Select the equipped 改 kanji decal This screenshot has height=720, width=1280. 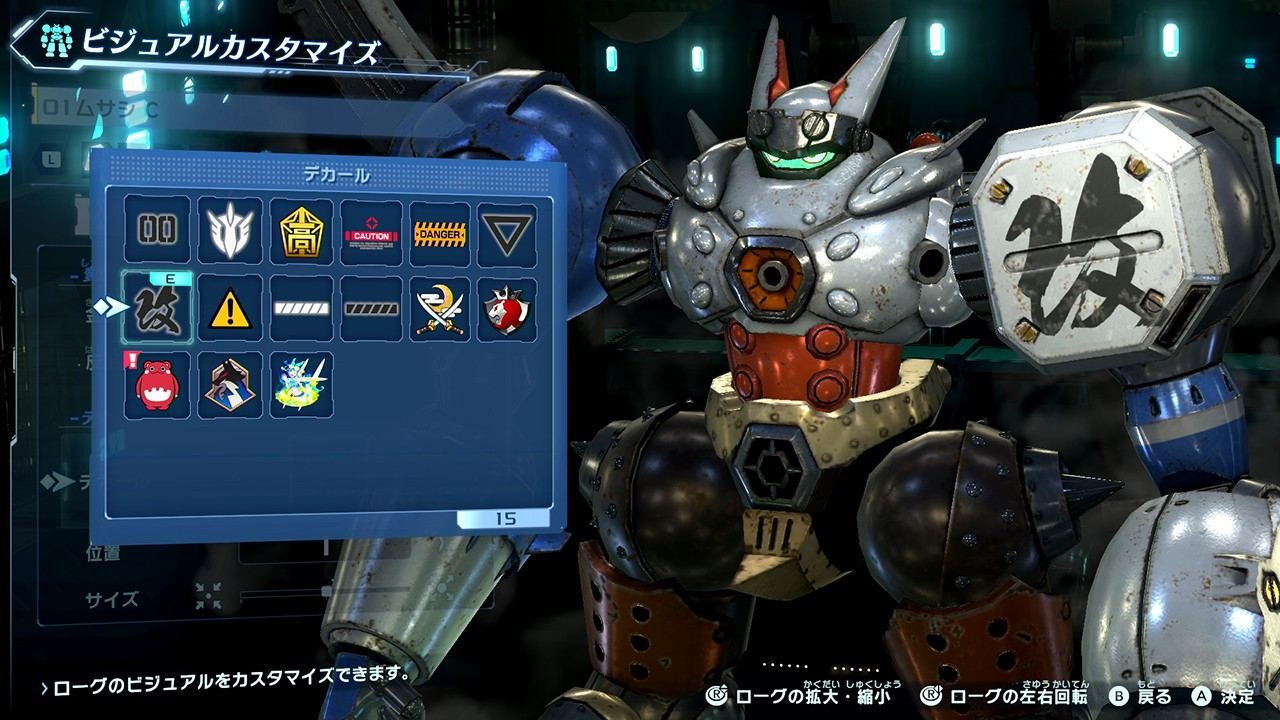tap(156, 307)
